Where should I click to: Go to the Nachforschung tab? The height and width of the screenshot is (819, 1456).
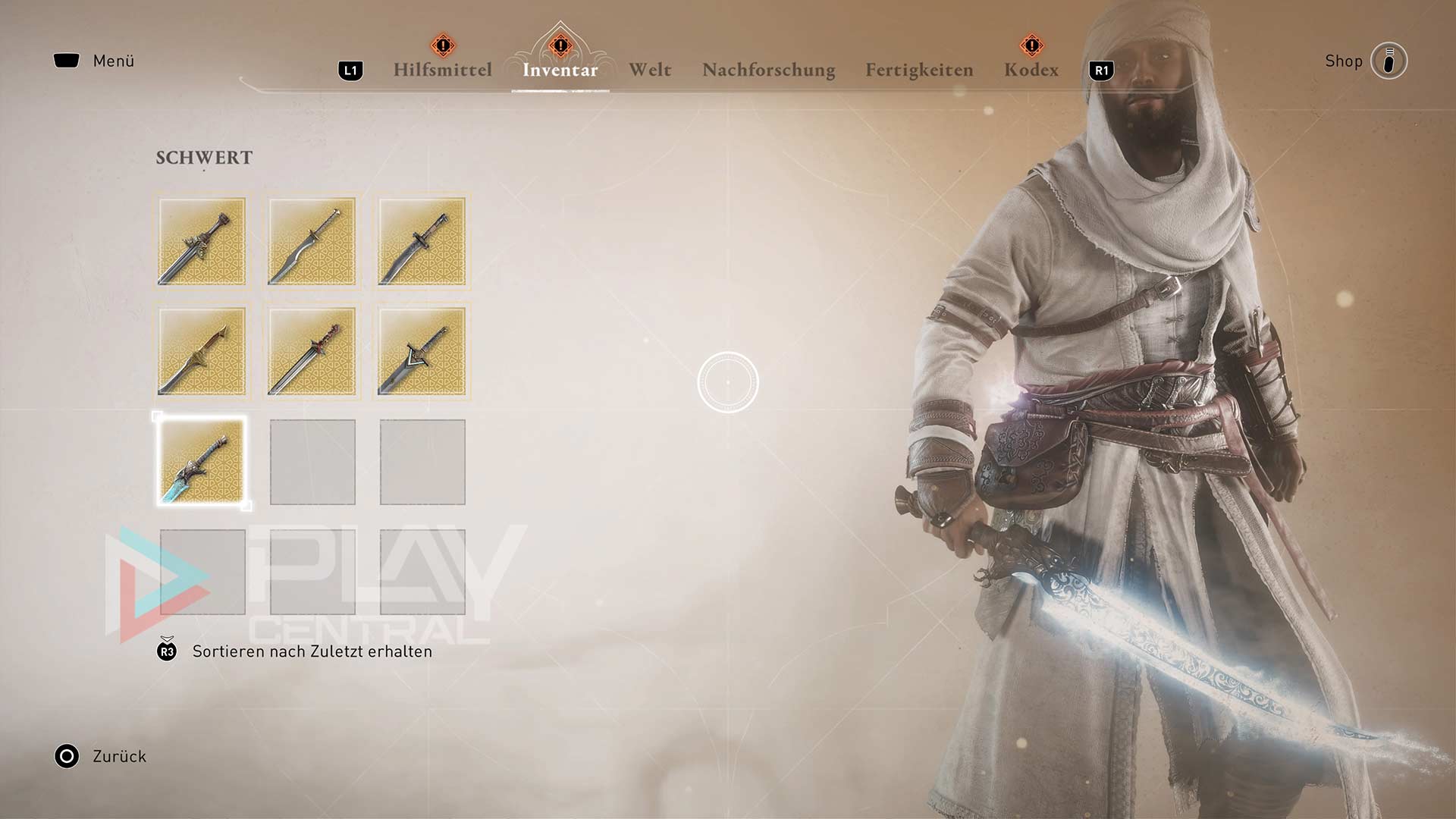pyautogui.click(x=768, y=70)
